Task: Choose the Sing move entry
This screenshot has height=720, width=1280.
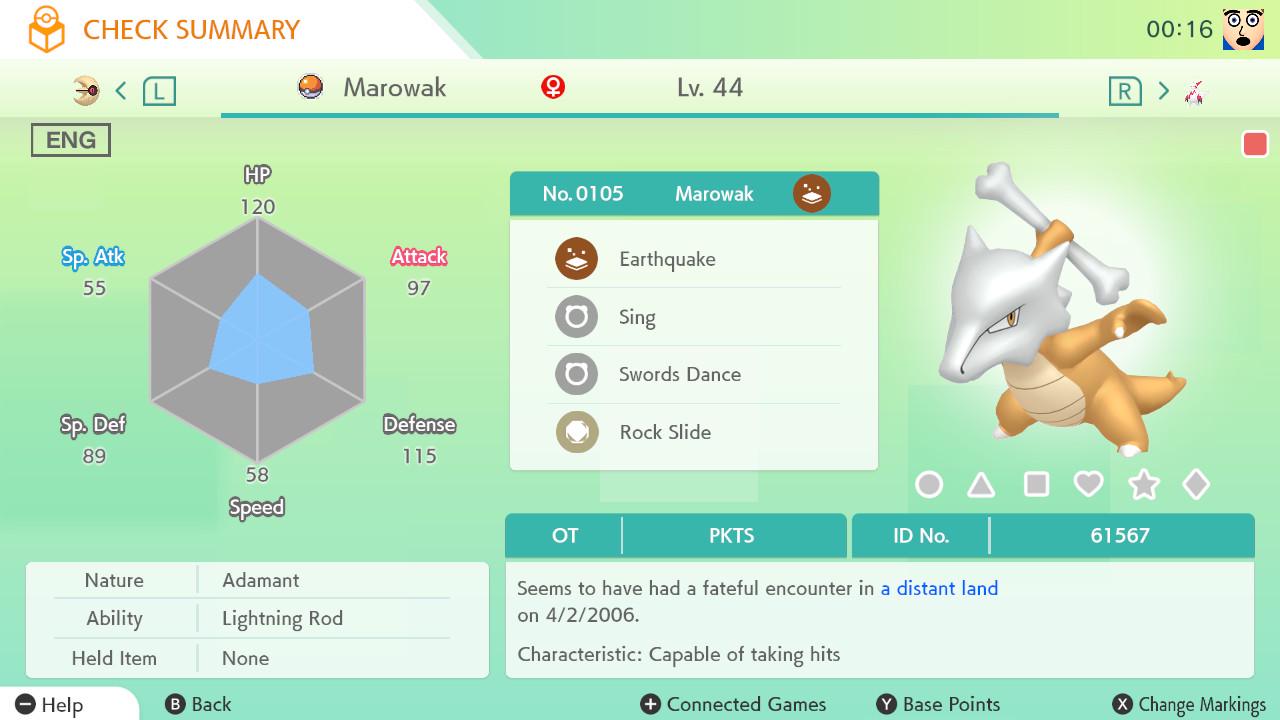Action: [x=693, y=317]
